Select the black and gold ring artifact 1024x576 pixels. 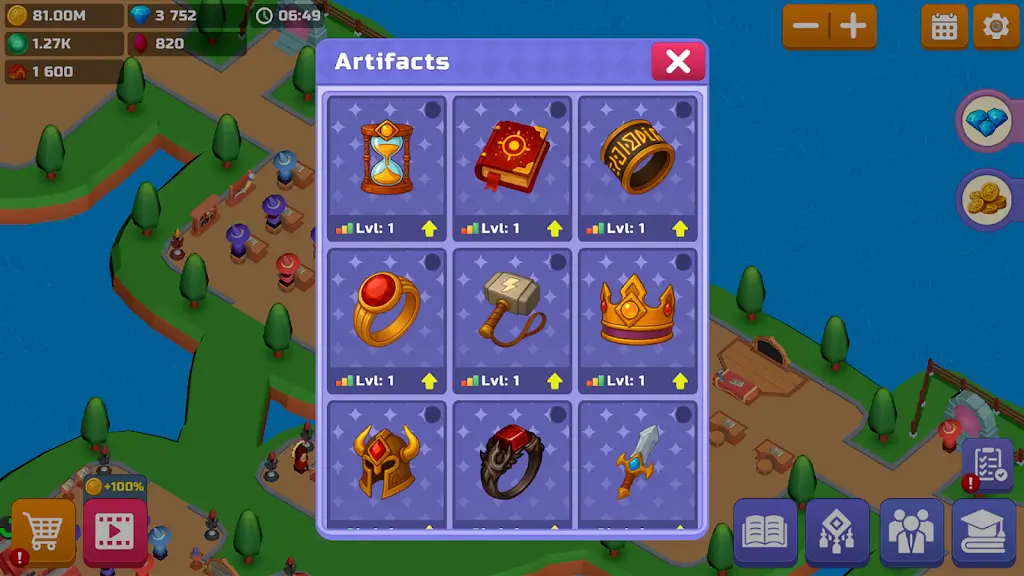(637, 157)
